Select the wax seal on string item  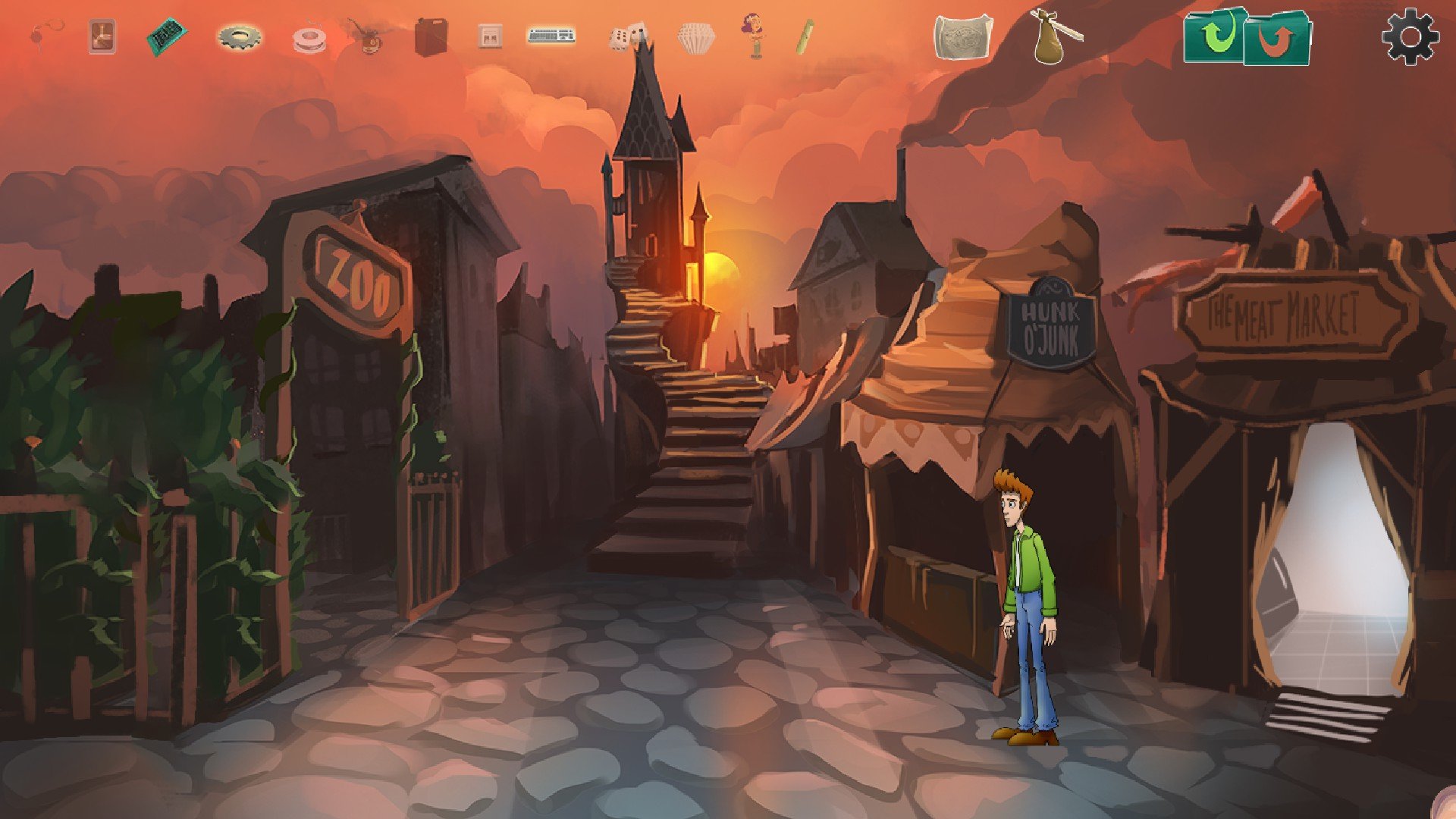(47, 36)
